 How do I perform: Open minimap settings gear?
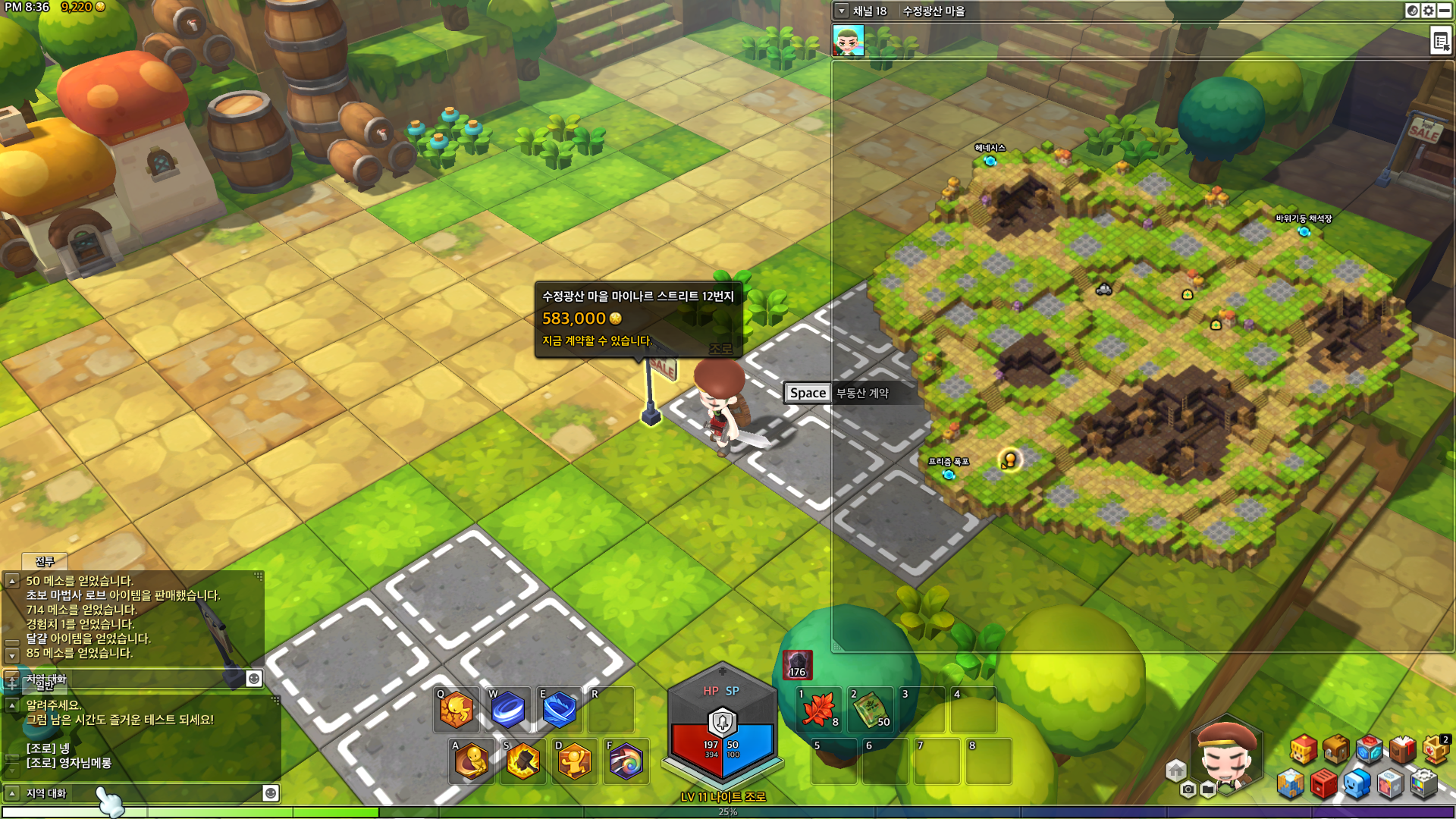click(x=1429, y=11)
